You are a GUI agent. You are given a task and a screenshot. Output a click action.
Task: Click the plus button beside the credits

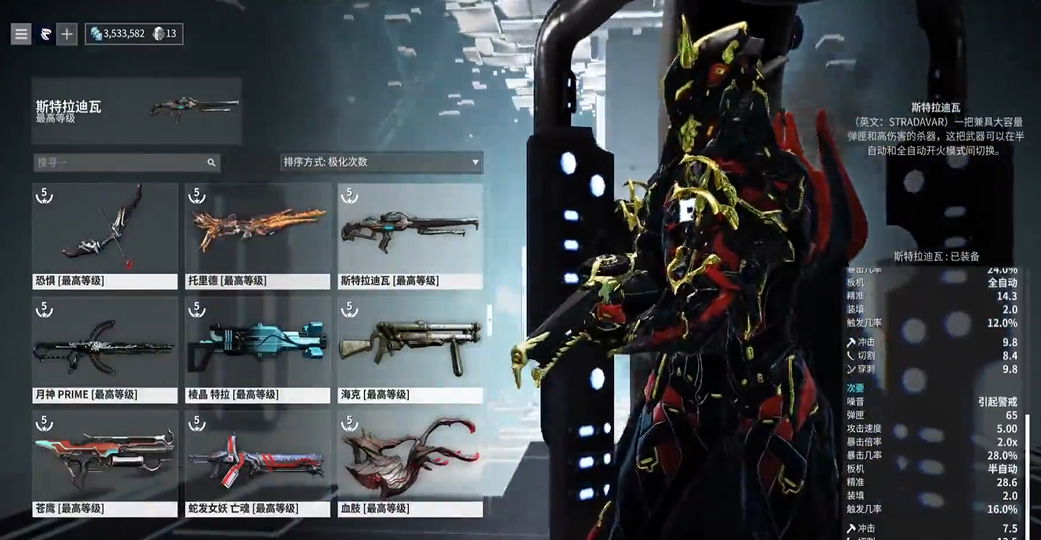click(x=66, y=34)
